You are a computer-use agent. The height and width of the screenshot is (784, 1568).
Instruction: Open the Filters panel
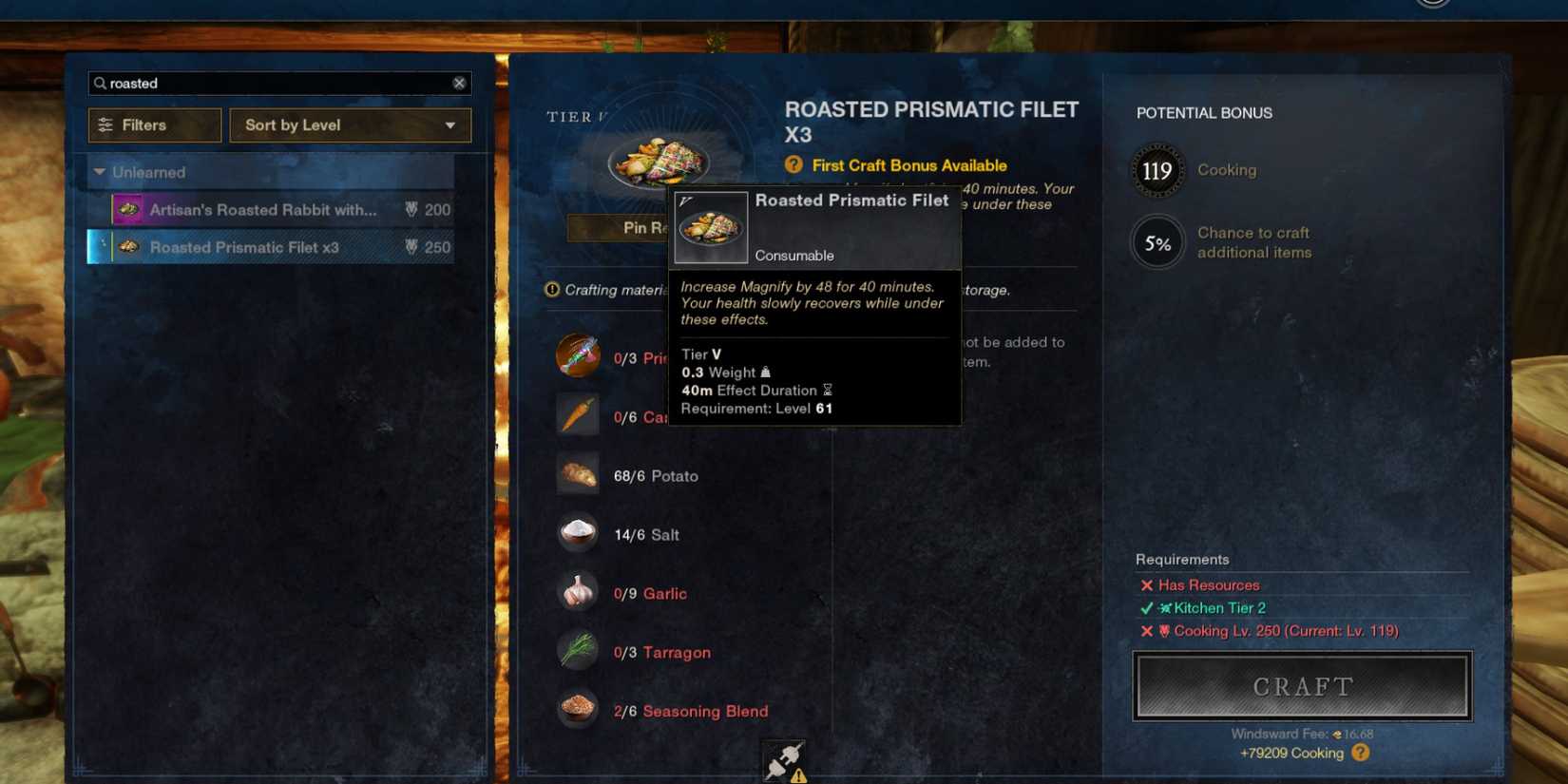154,124
